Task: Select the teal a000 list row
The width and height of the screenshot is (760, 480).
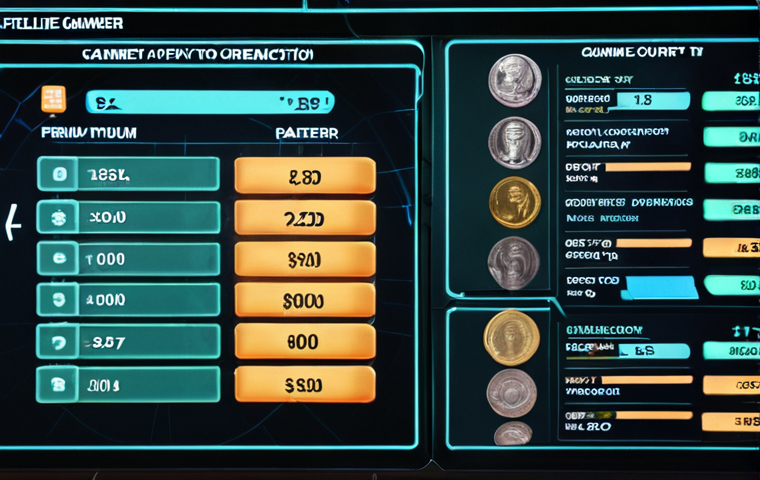Action: click(x=128, y=299)
